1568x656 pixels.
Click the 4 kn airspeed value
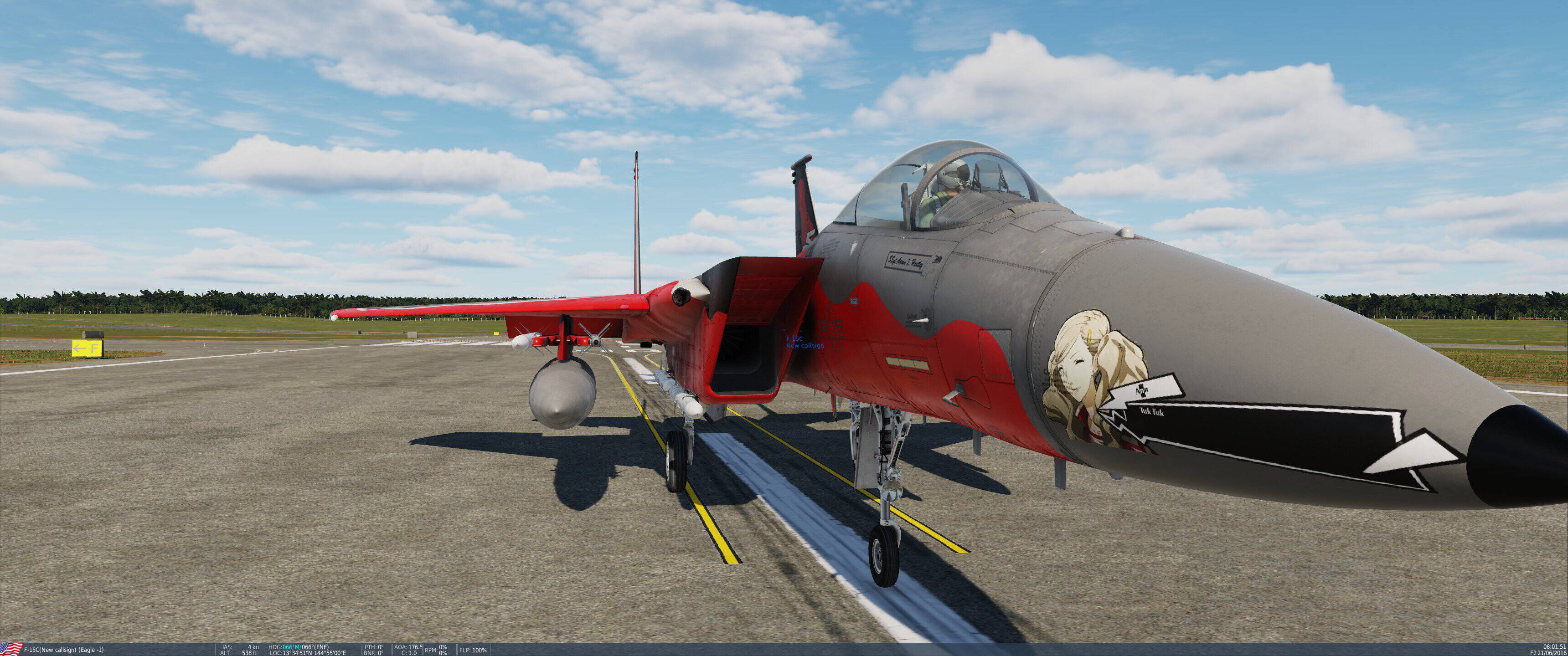253,646
